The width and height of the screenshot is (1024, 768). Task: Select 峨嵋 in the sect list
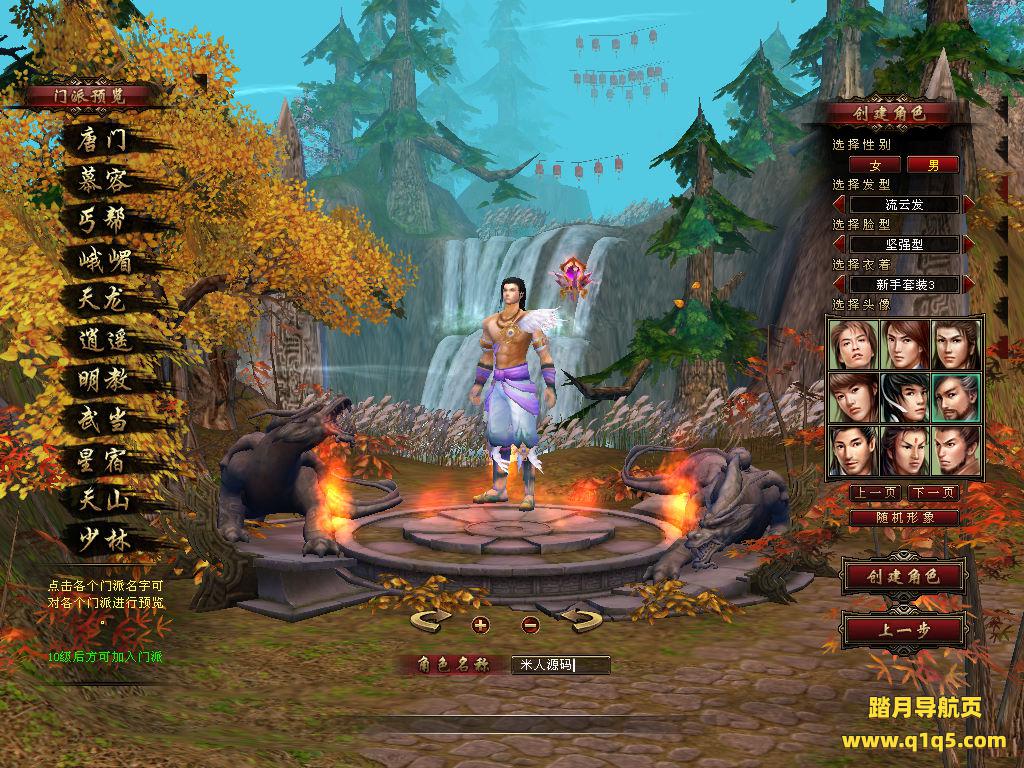pyautogui.click(x=104, y=260)
